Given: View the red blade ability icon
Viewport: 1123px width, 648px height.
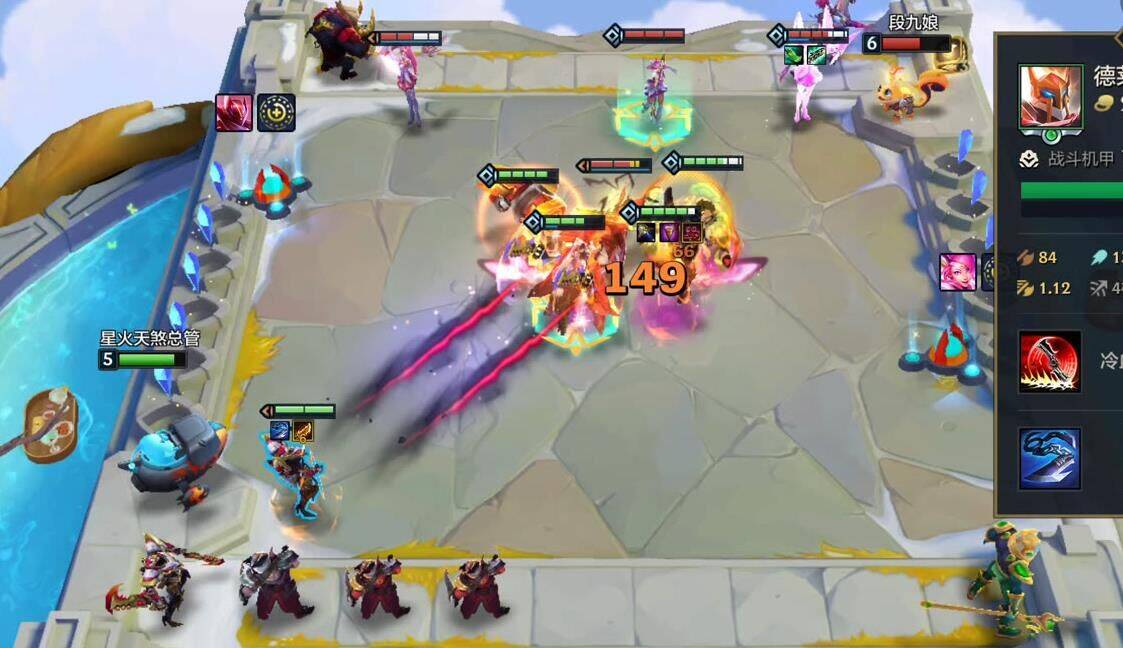Looking at the screenshot, I should click(1050, 361).
